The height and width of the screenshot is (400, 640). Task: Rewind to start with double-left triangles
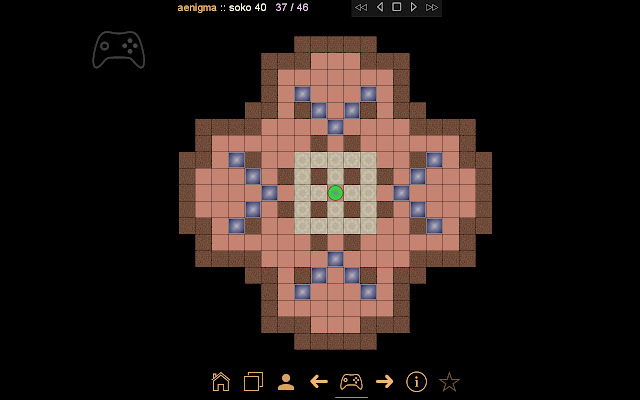pyautogui.click(x=362, y=7)
